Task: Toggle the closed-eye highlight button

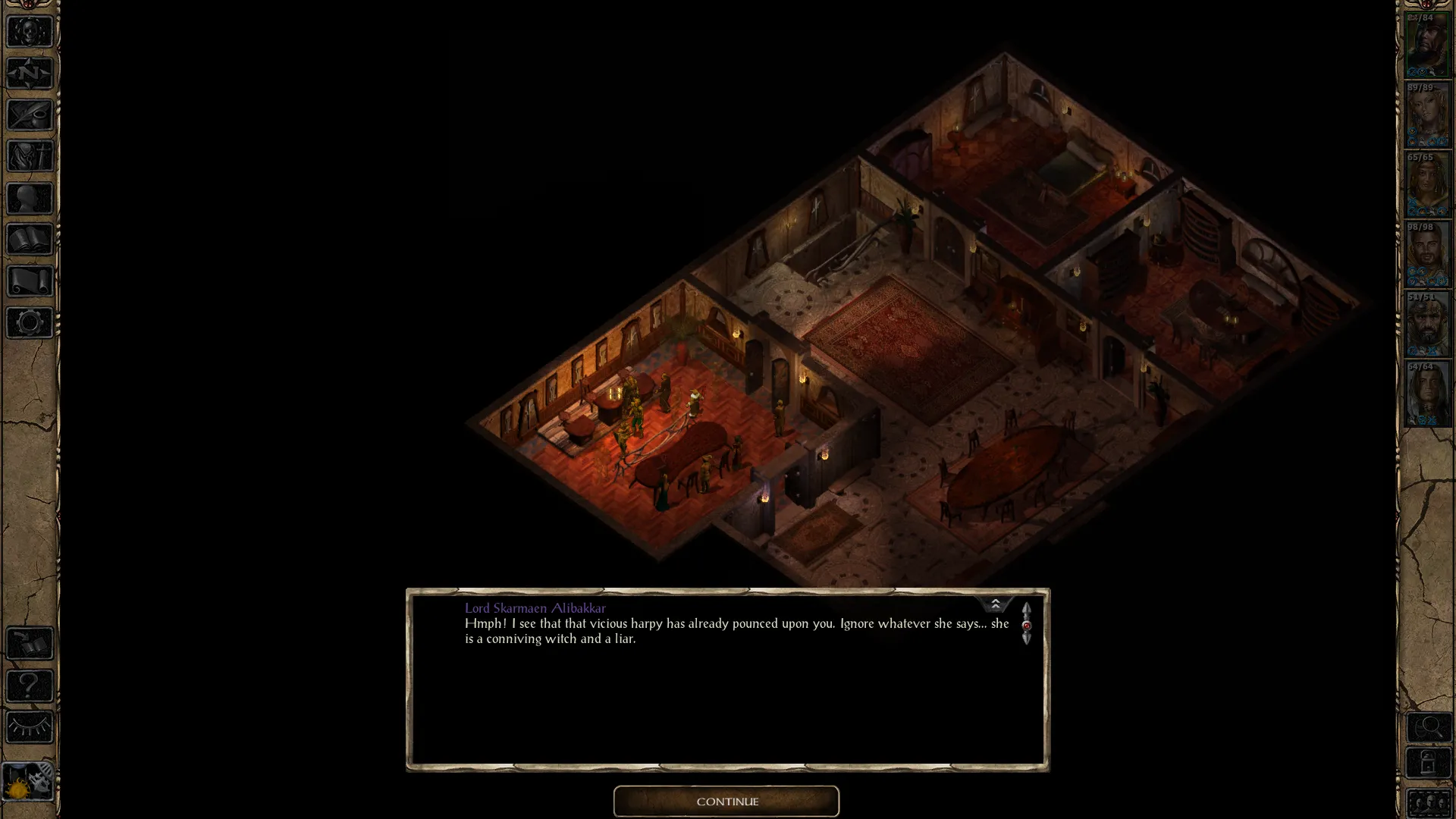Action: (30, 727)
